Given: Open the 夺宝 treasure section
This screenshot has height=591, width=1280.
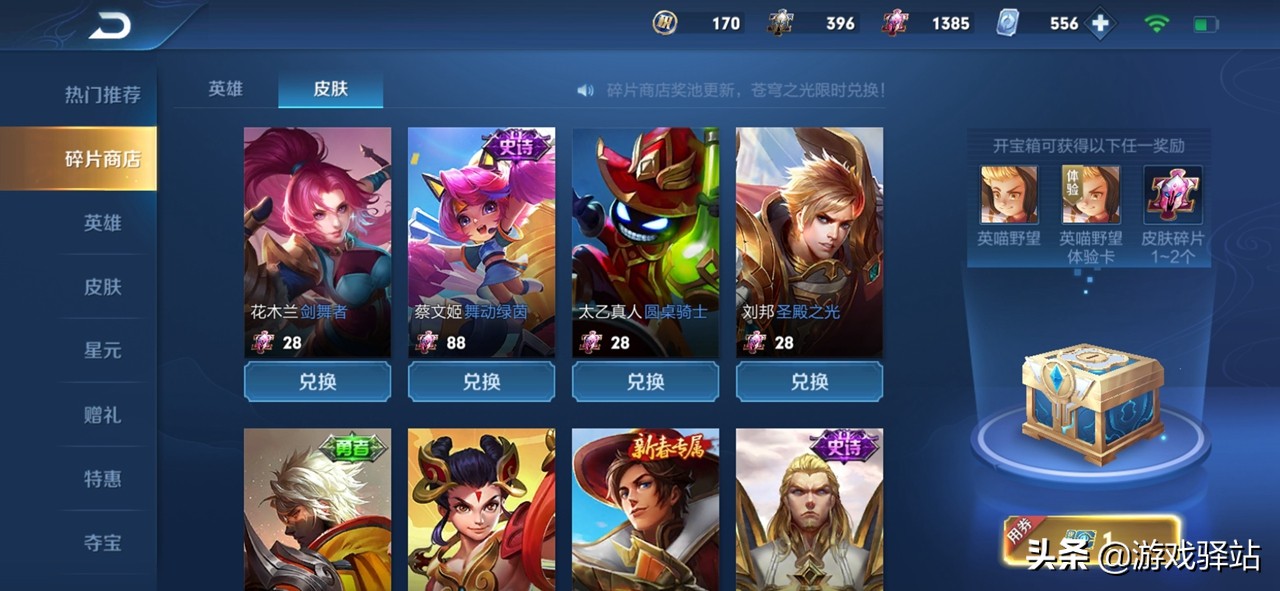Looking at the screenshot, I should point(102,543).
